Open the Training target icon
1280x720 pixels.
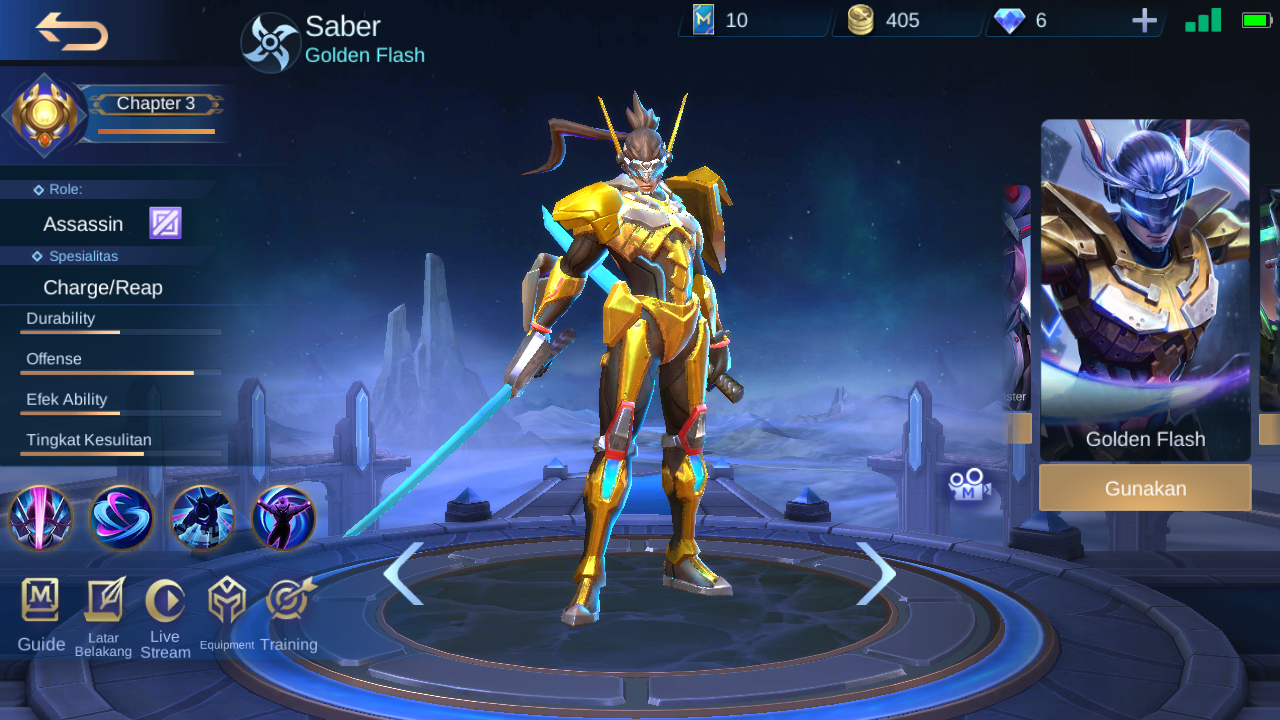click(288, 600)
